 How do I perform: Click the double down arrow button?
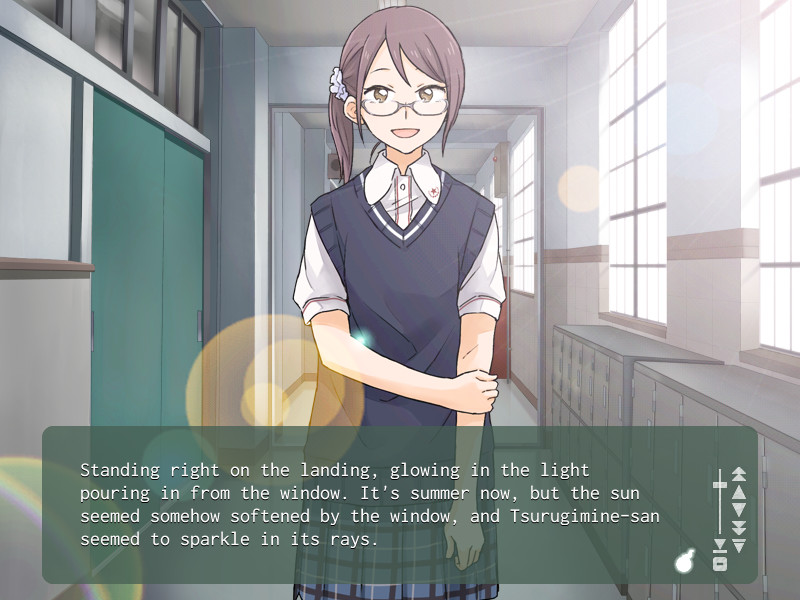point(739,527)
